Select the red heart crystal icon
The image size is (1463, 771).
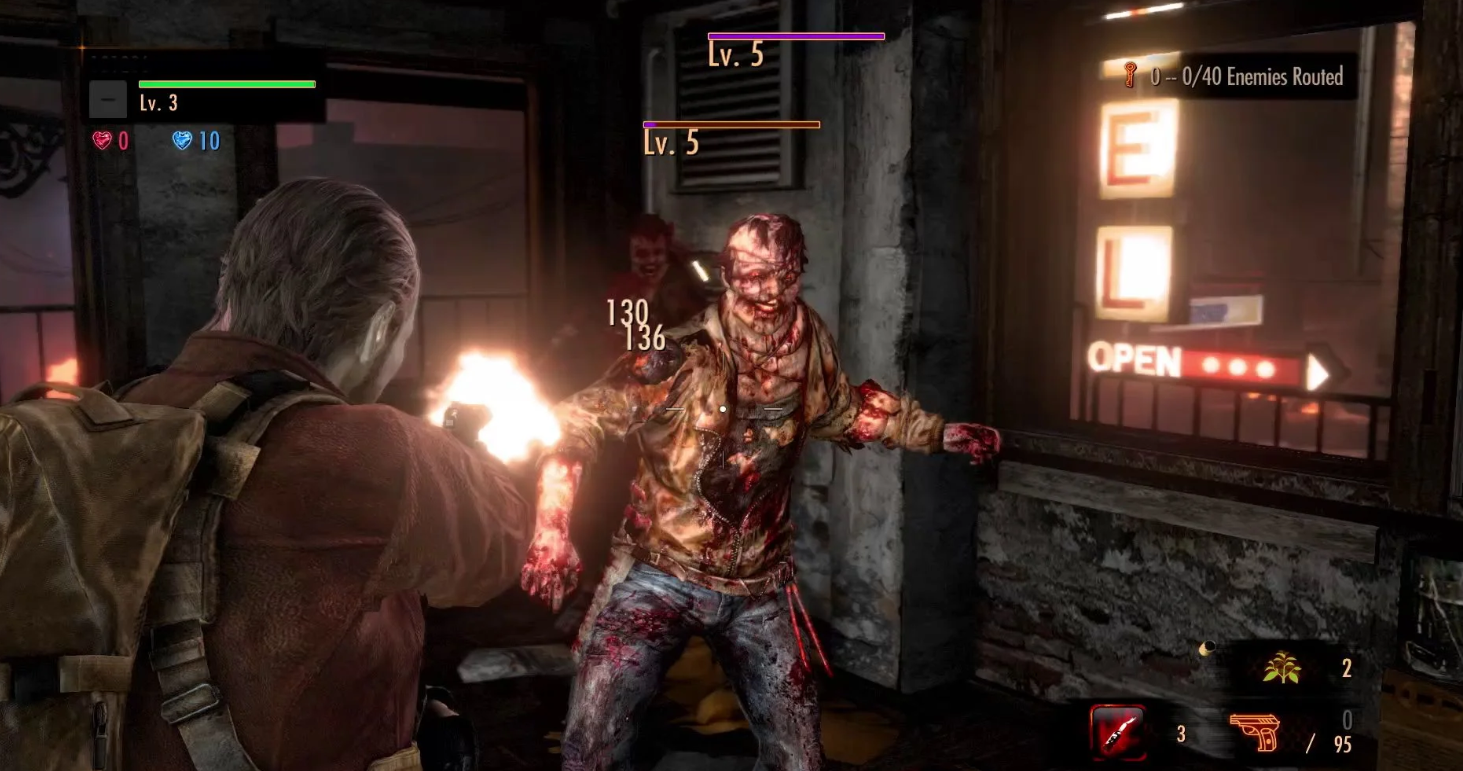pyautogui.click(x=102, y=140)
